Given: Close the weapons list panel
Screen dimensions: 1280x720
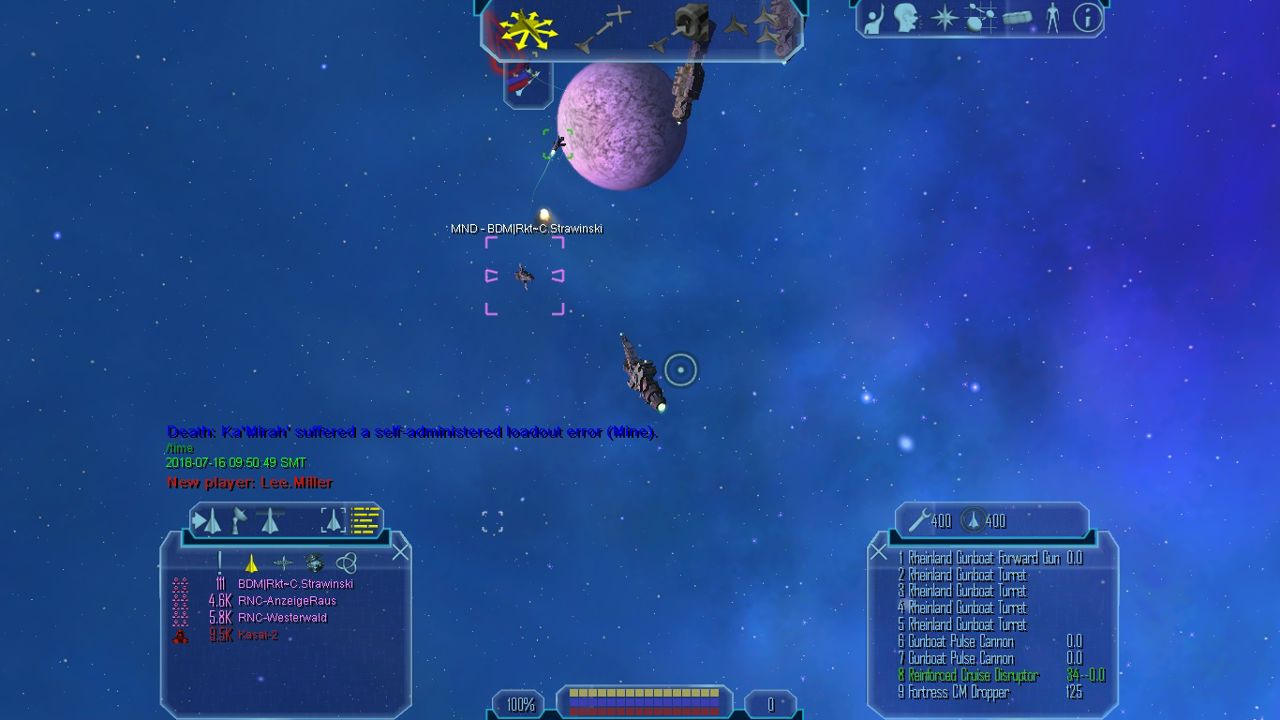Looking at the screenshot, I should point(878,552).
